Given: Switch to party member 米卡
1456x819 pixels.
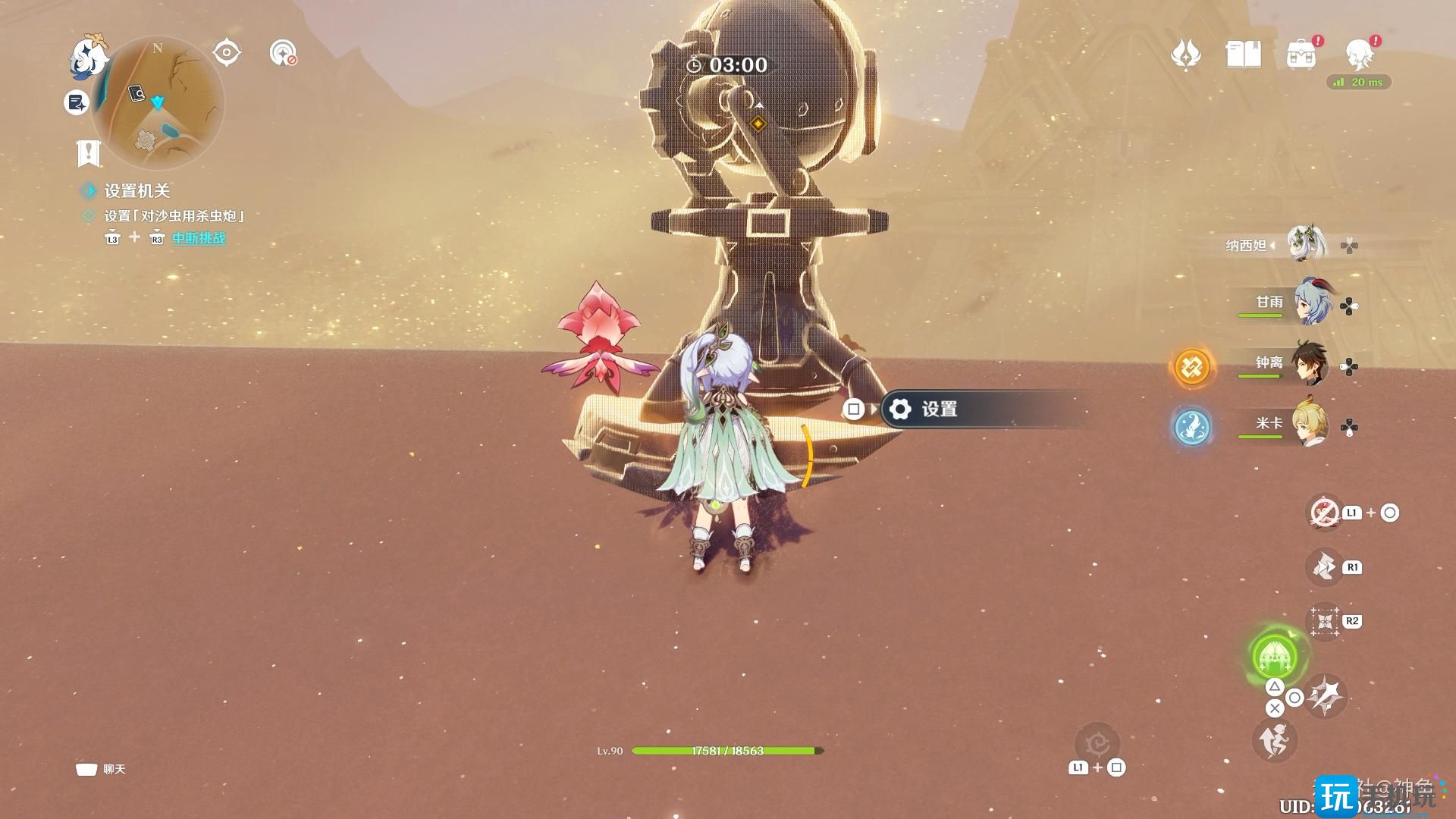Looking at the screenshot, I should tap(1312, 424).
